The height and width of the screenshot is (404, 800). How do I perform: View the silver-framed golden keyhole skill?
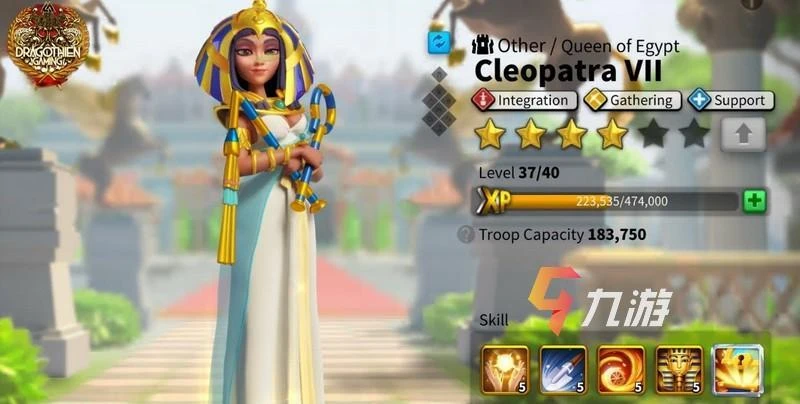coord(737,367)
